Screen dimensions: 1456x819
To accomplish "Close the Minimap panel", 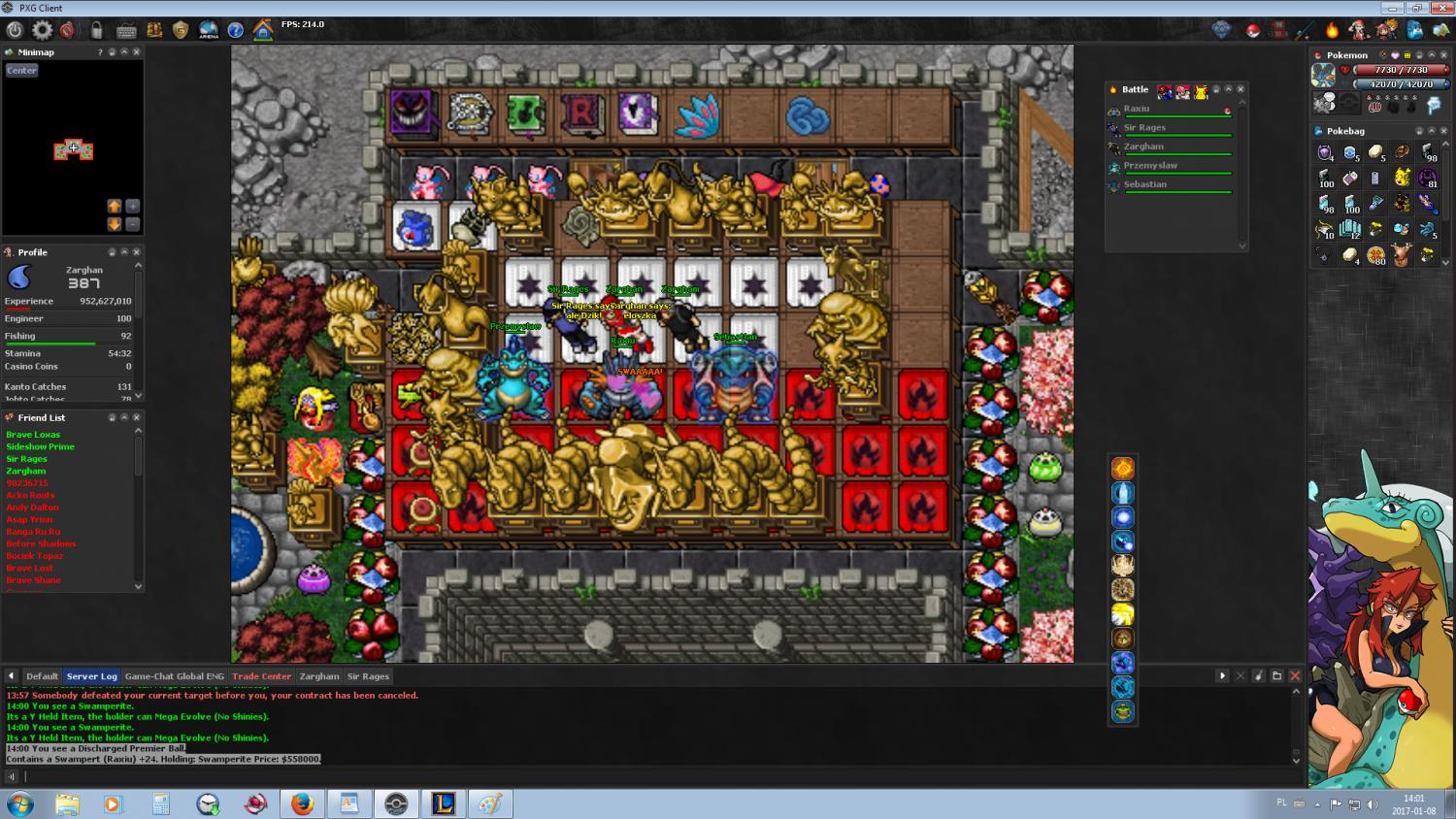I will coord(136,52).
